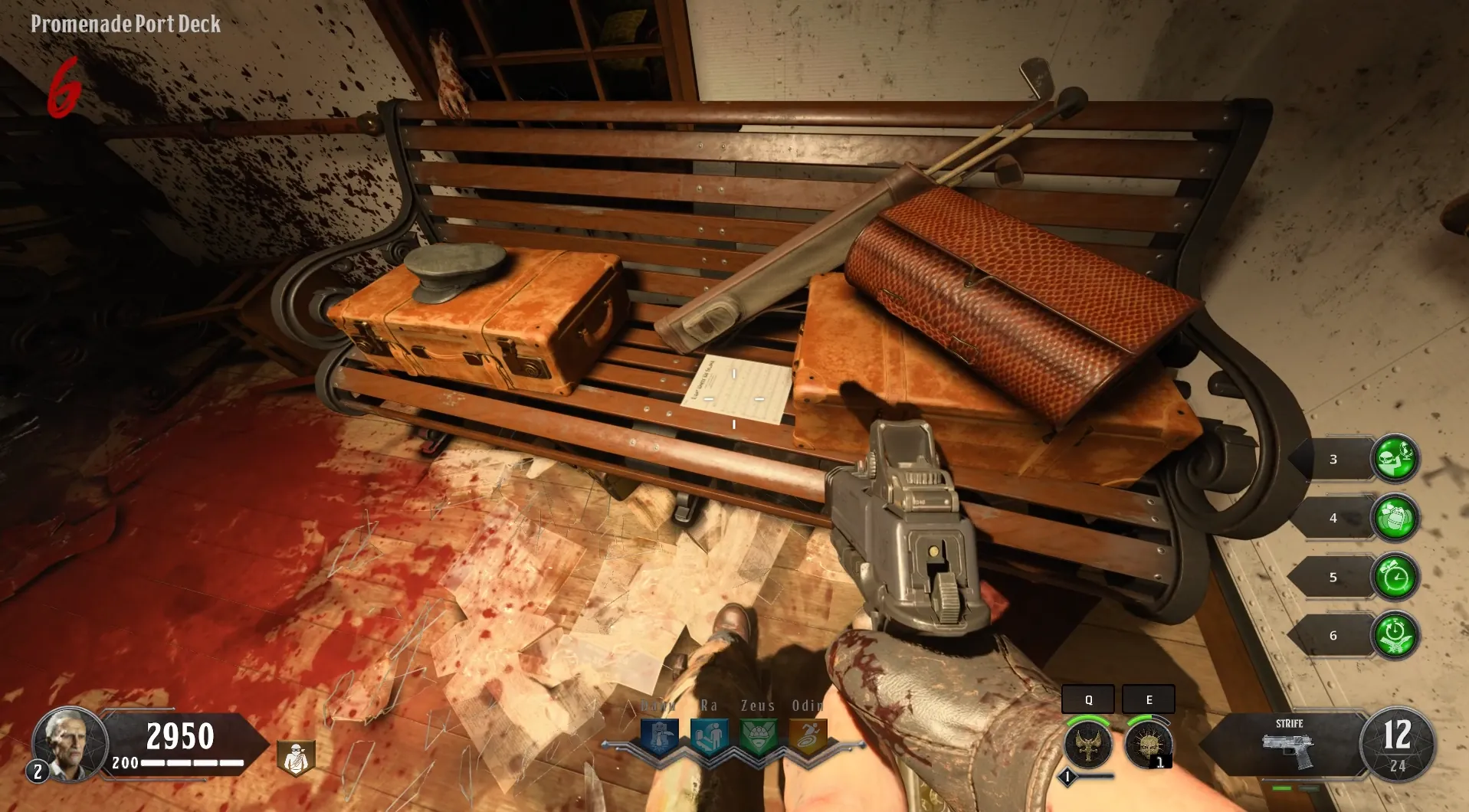Choose the green Zeus perk icon
Screen dimensions: 1469x812
click(759, 738)
